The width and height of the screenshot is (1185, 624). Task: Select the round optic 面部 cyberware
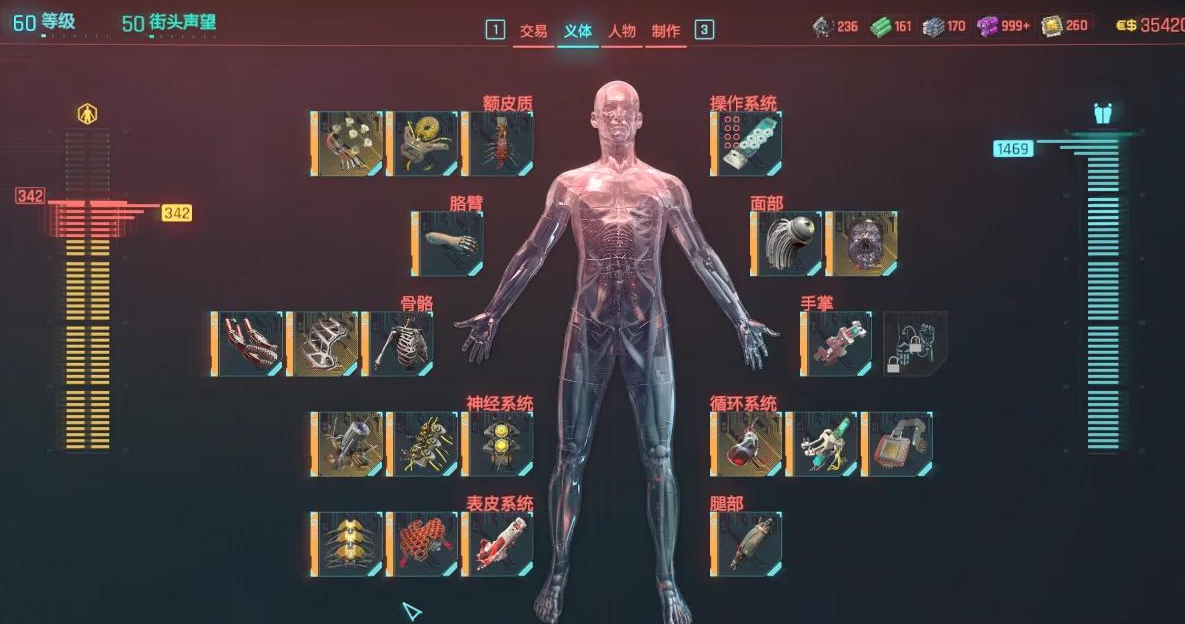click(x=787, y=243)
